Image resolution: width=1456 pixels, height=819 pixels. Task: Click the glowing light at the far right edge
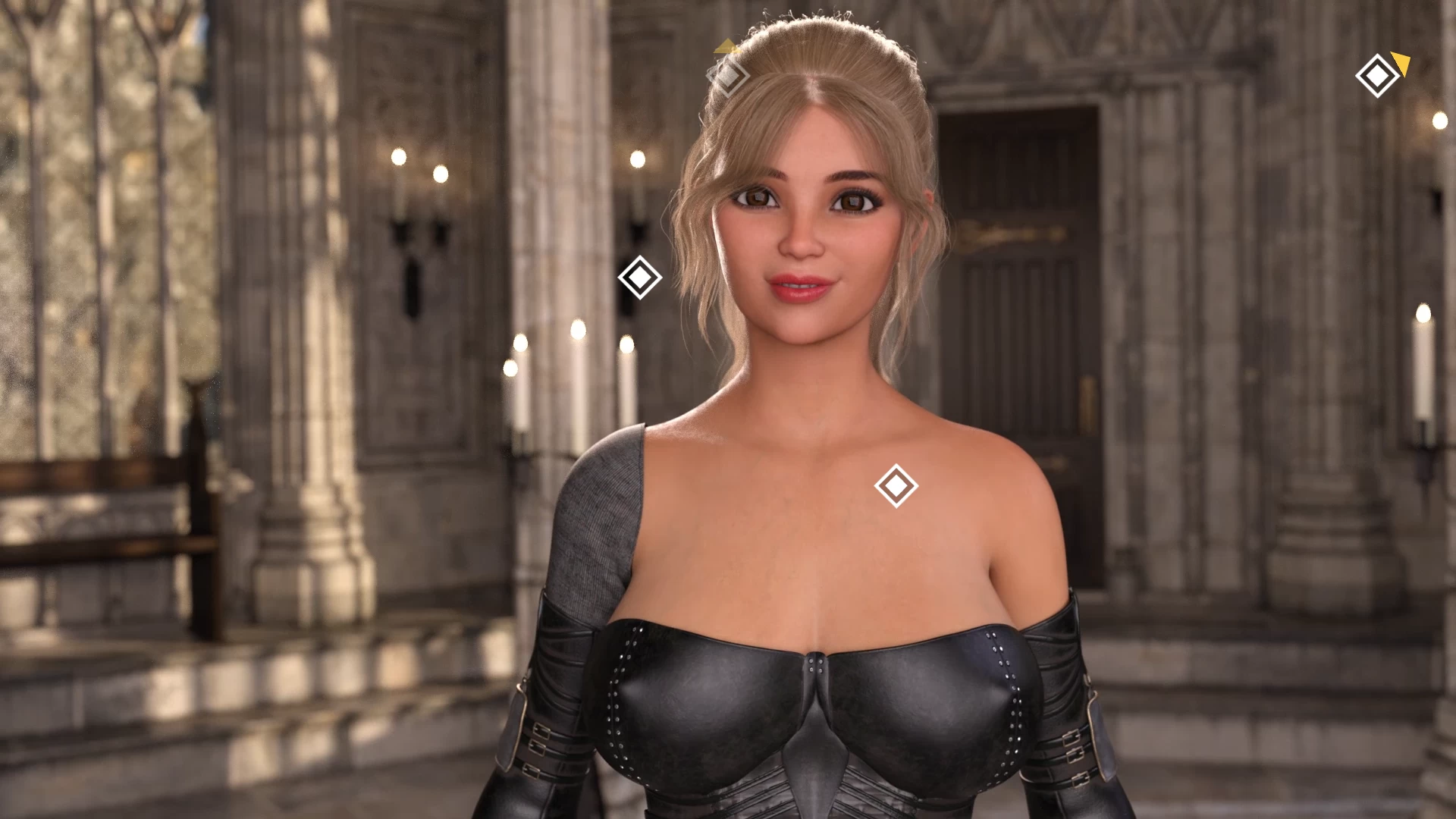pyautogui.click(x=1442, y=119)
